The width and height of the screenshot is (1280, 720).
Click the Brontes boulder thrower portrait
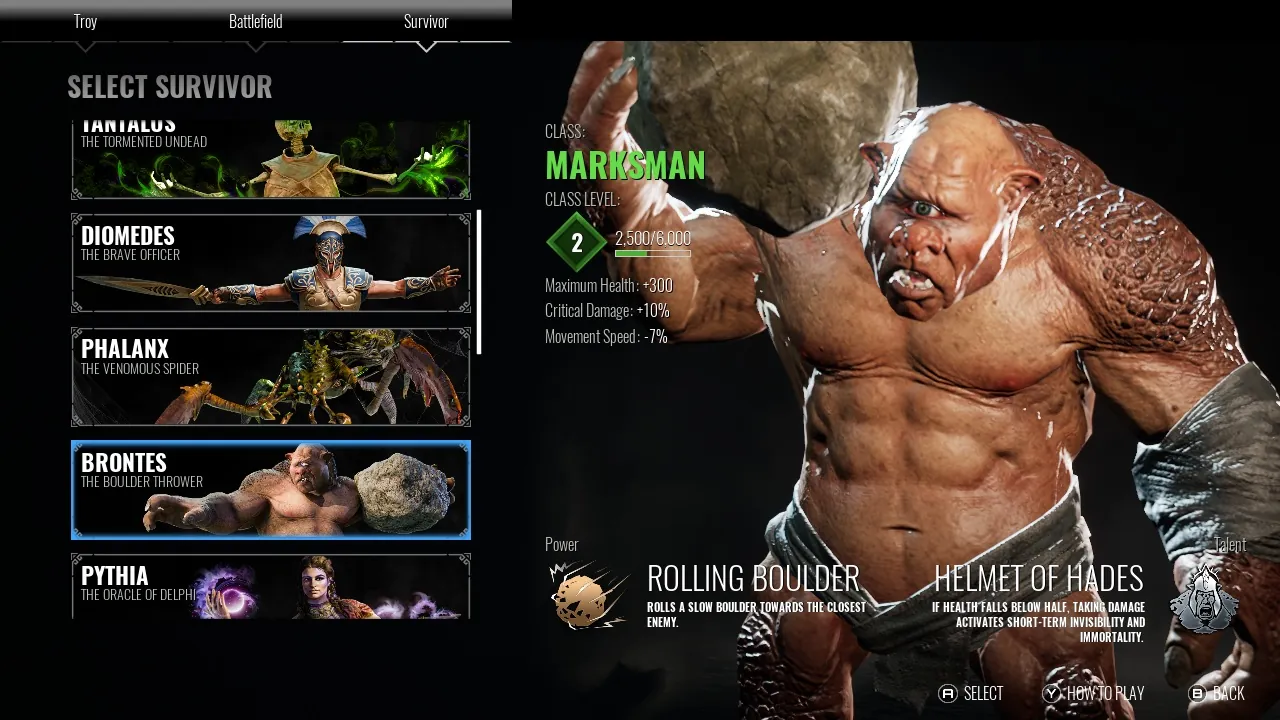270,490
